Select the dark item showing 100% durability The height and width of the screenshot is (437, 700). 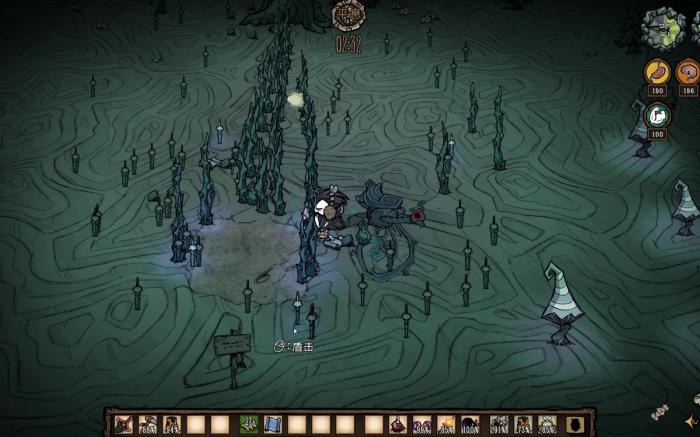pyautogui.click(x=470, y=424)
